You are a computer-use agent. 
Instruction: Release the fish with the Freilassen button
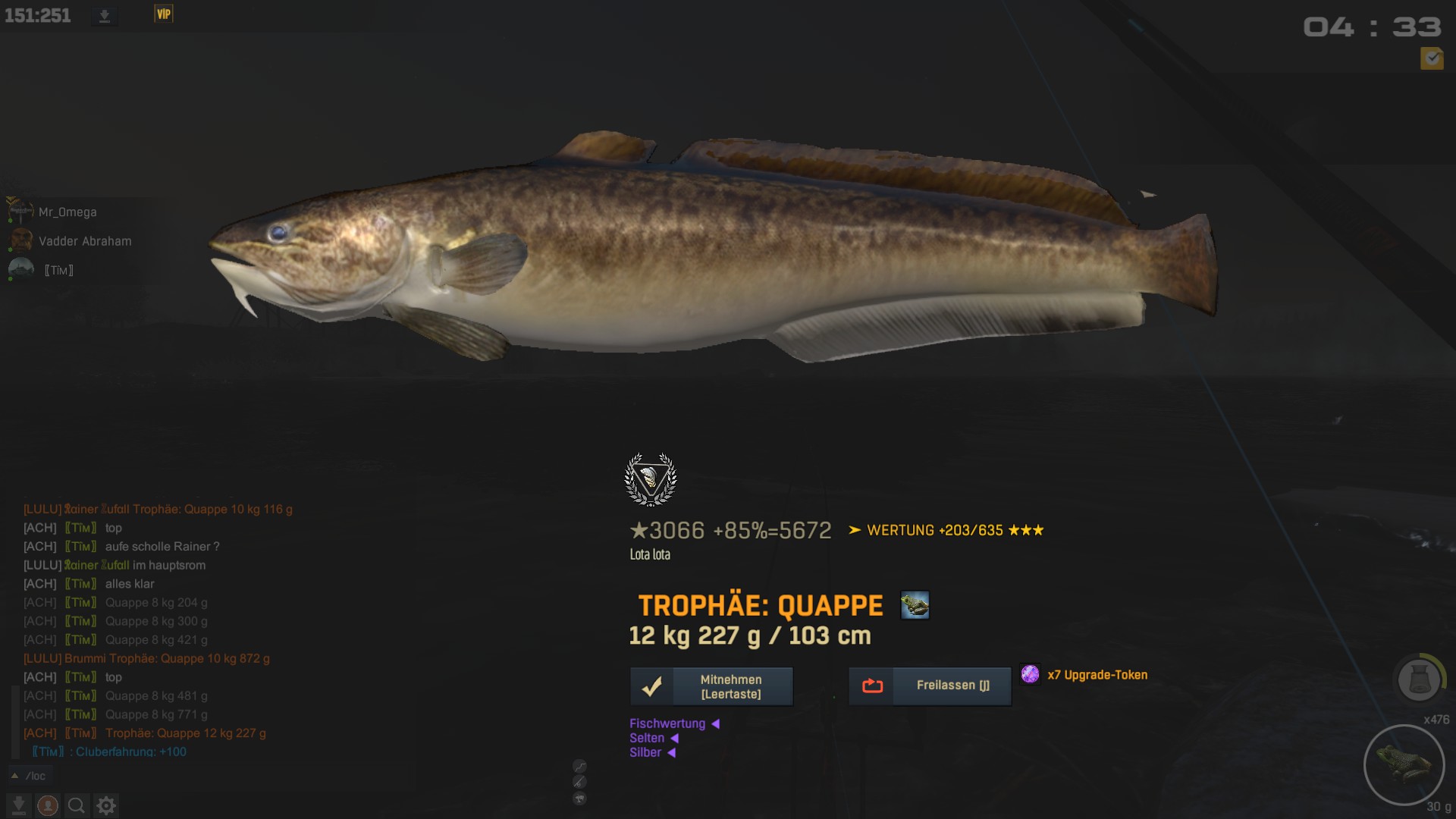[930, 686]
